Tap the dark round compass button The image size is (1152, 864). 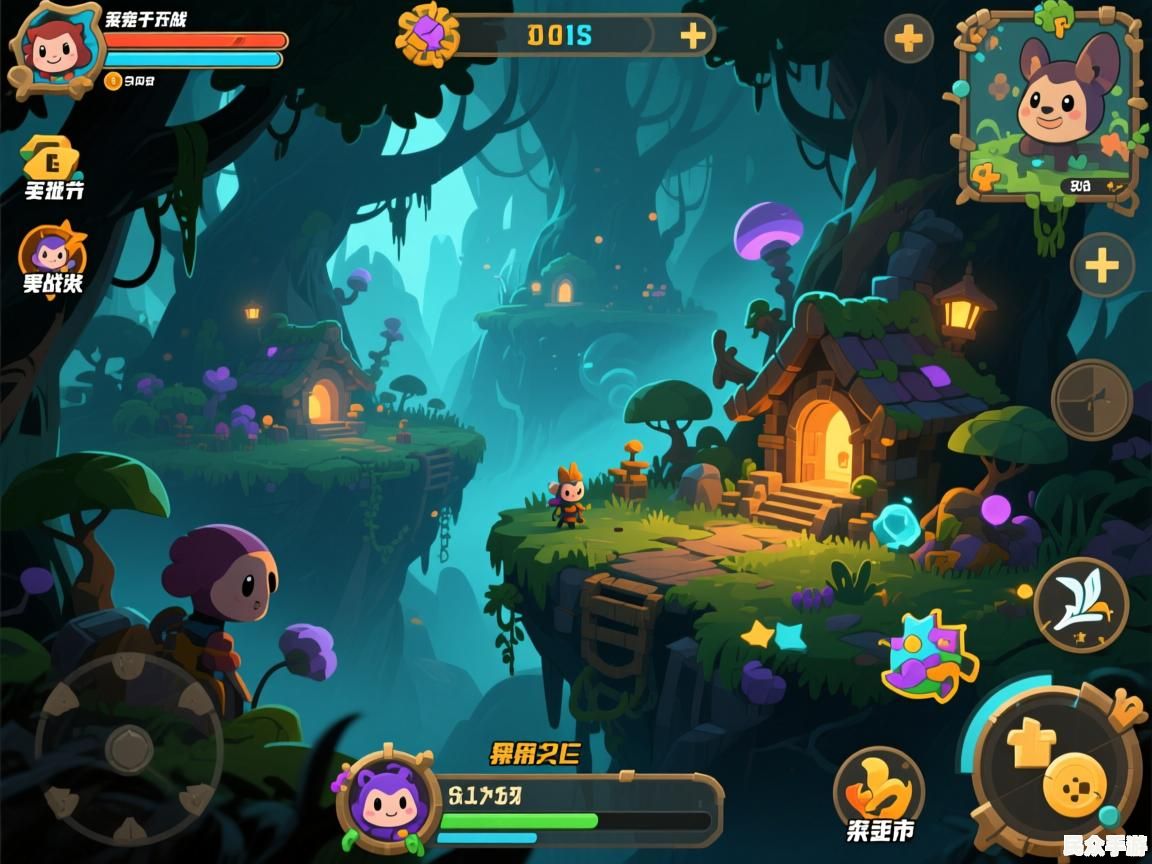[1091, 399]
